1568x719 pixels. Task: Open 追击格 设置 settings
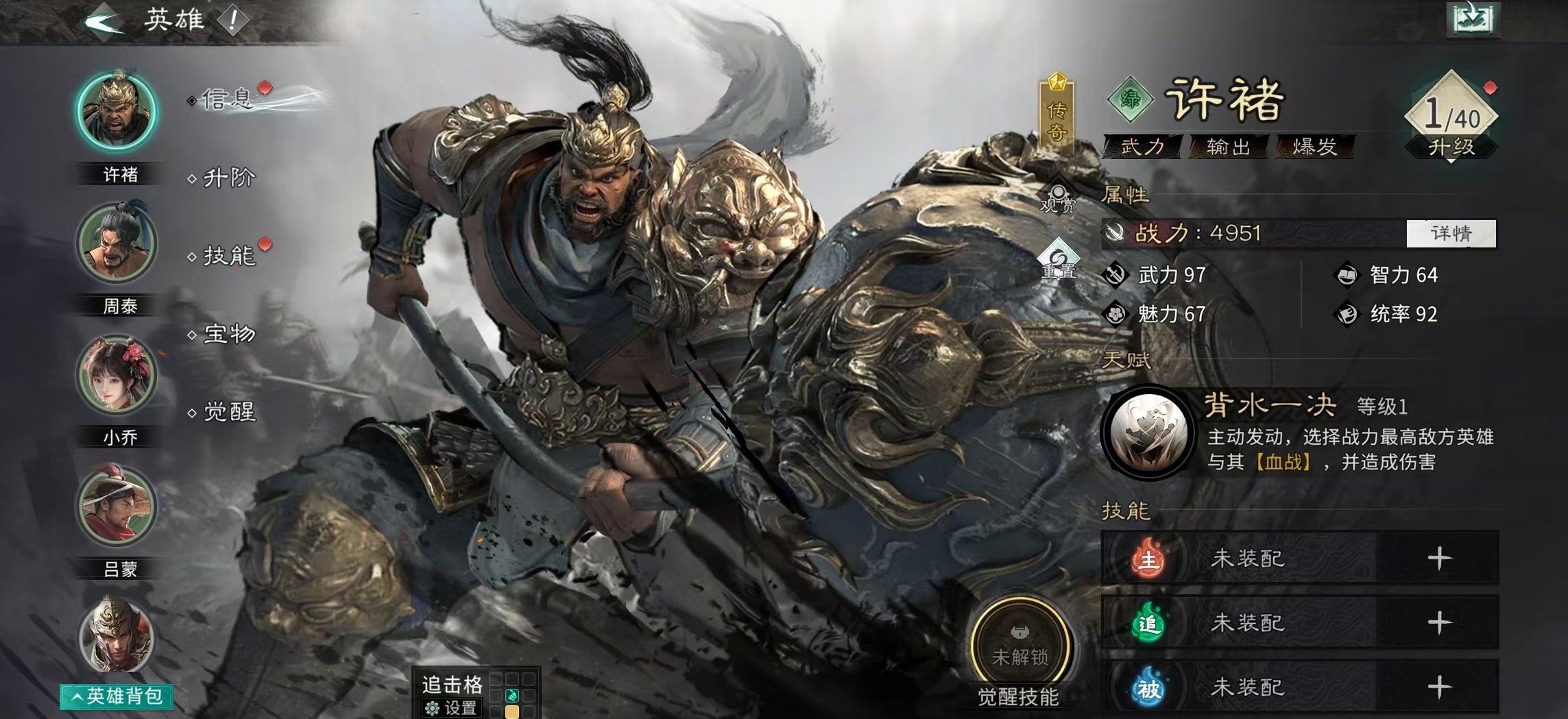(451, 707)
